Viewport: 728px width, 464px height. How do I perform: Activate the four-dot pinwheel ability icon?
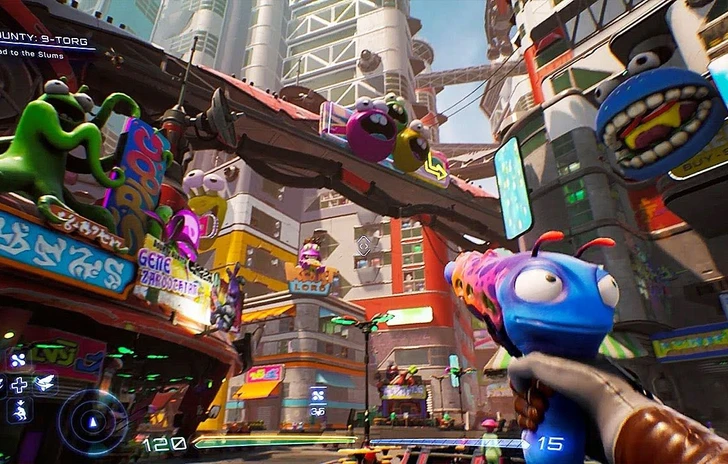[x=18, y=360]
